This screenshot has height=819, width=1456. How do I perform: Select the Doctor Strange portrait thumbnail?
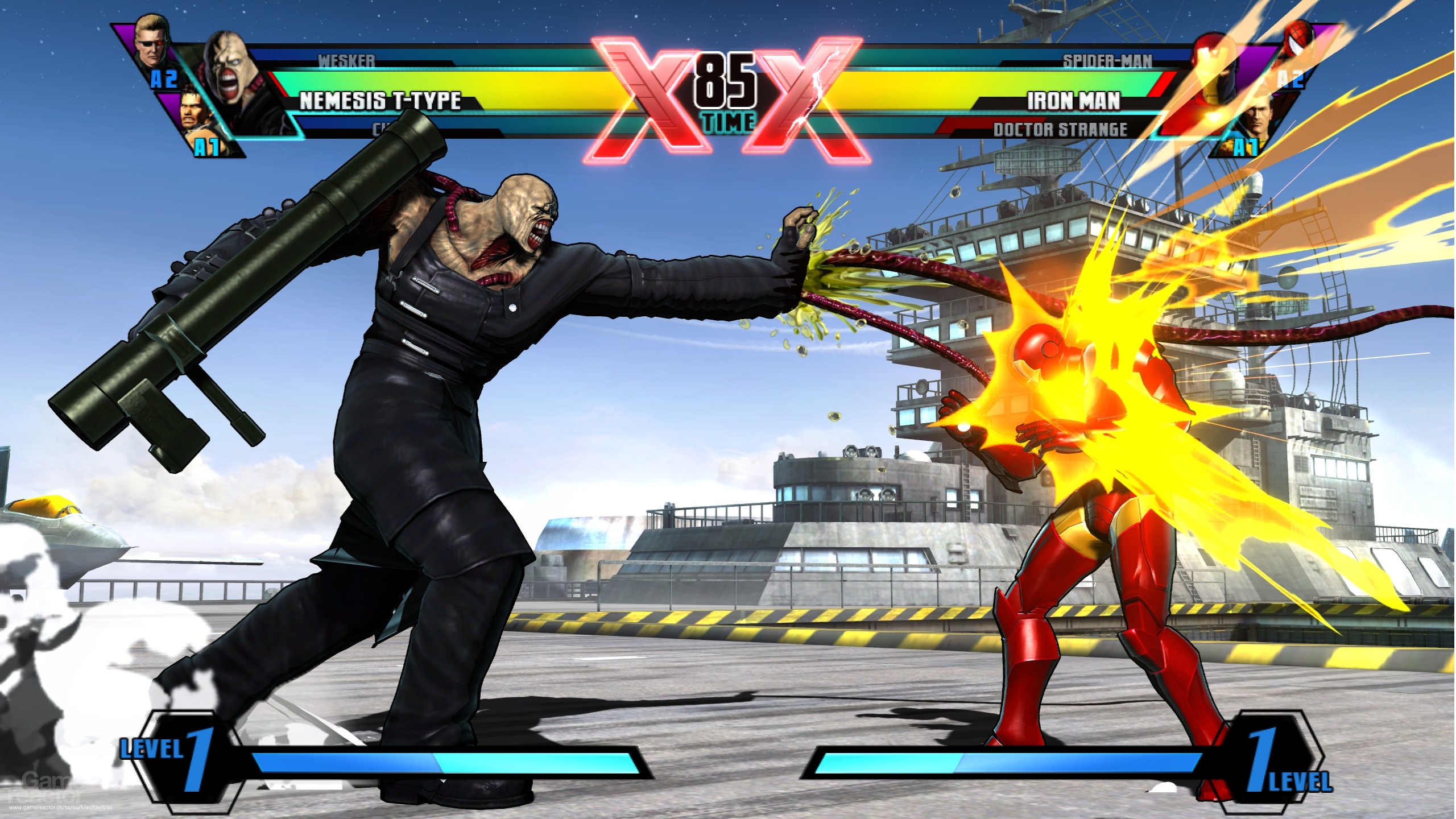point(1258,118)
